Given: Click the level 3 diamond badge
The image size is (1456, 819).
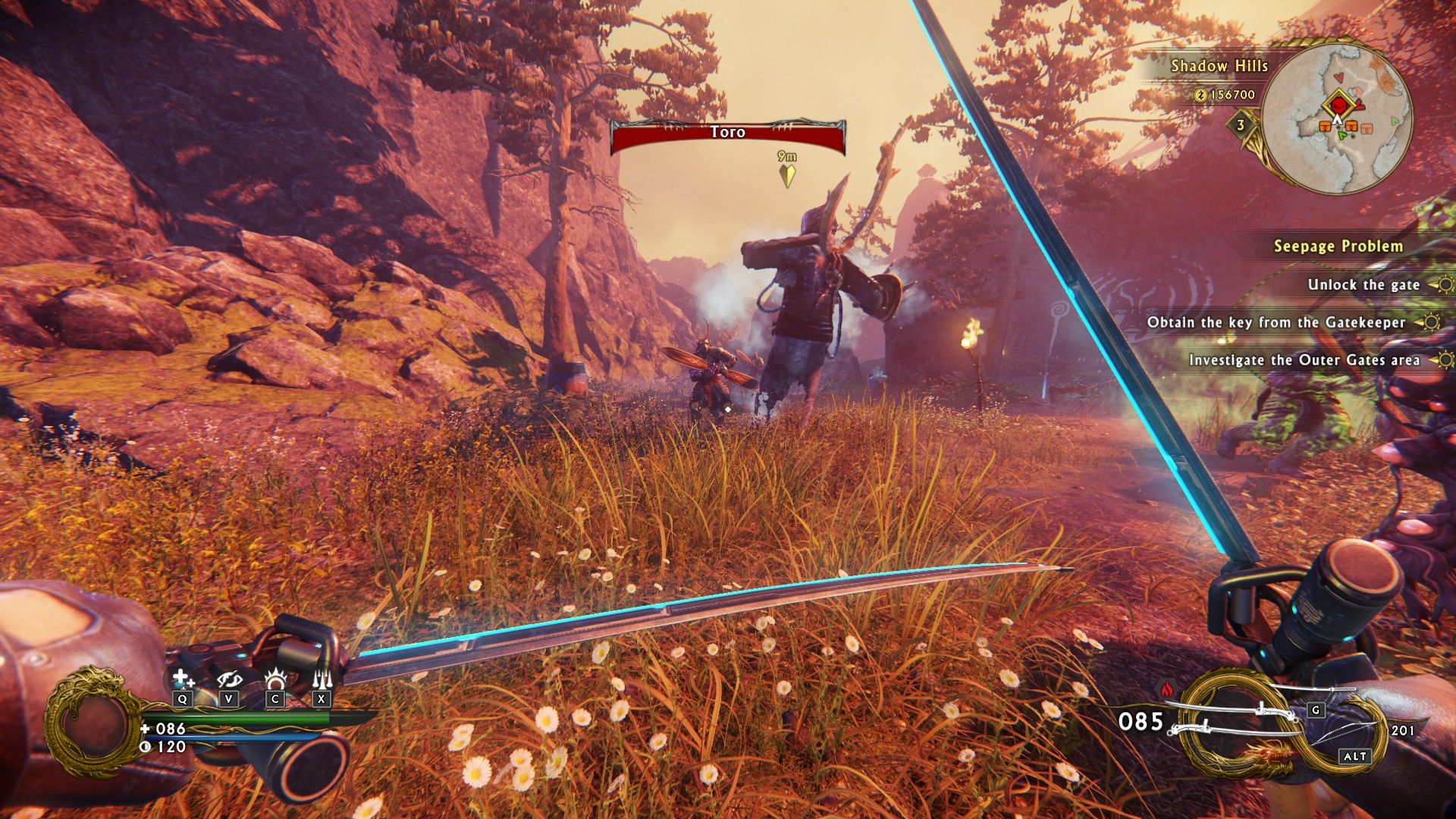Looking at the screenshot, I should pos(1241,125).
